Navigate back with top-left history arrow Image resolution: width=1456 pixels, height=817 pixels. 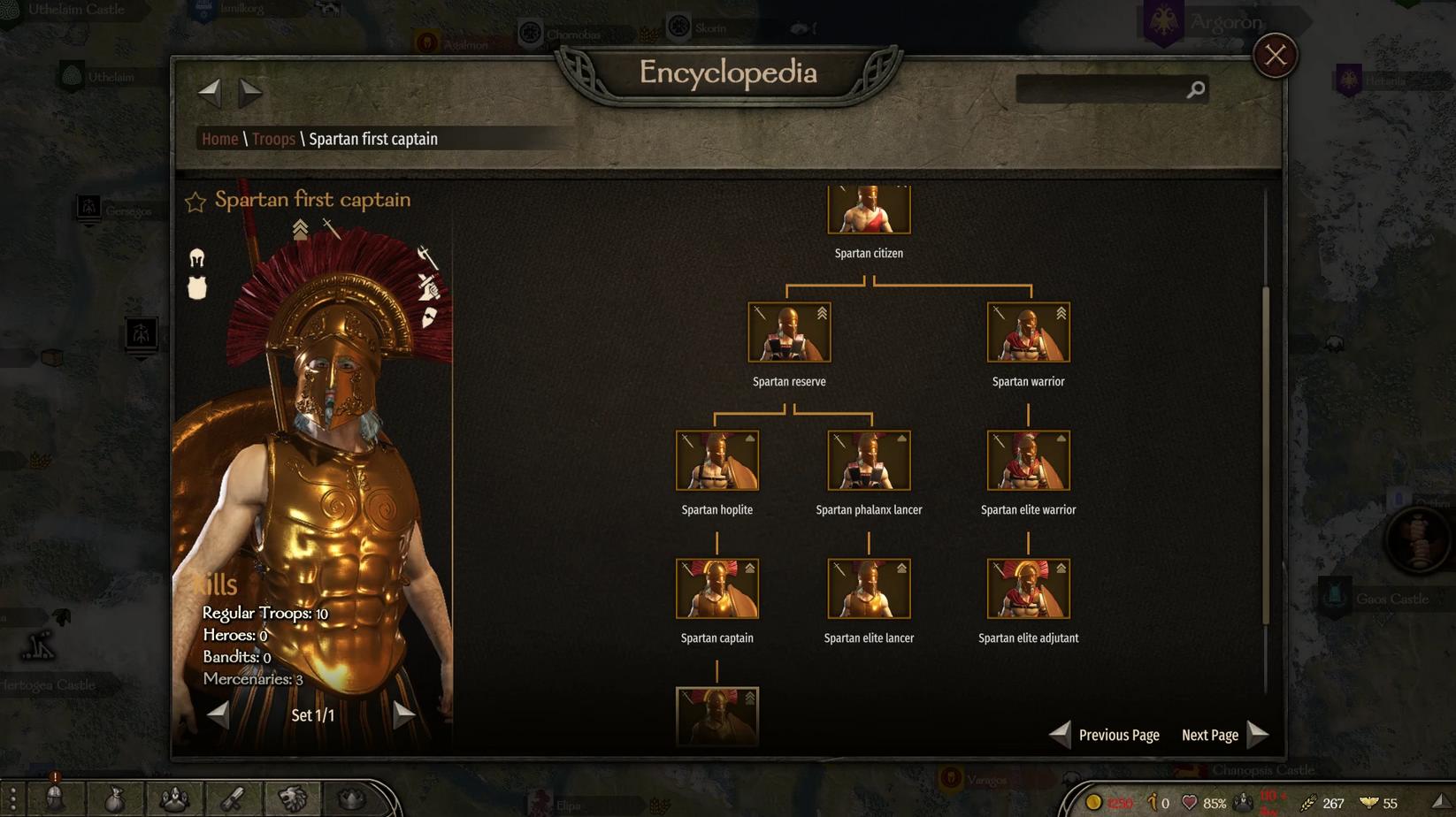(209, 90)
